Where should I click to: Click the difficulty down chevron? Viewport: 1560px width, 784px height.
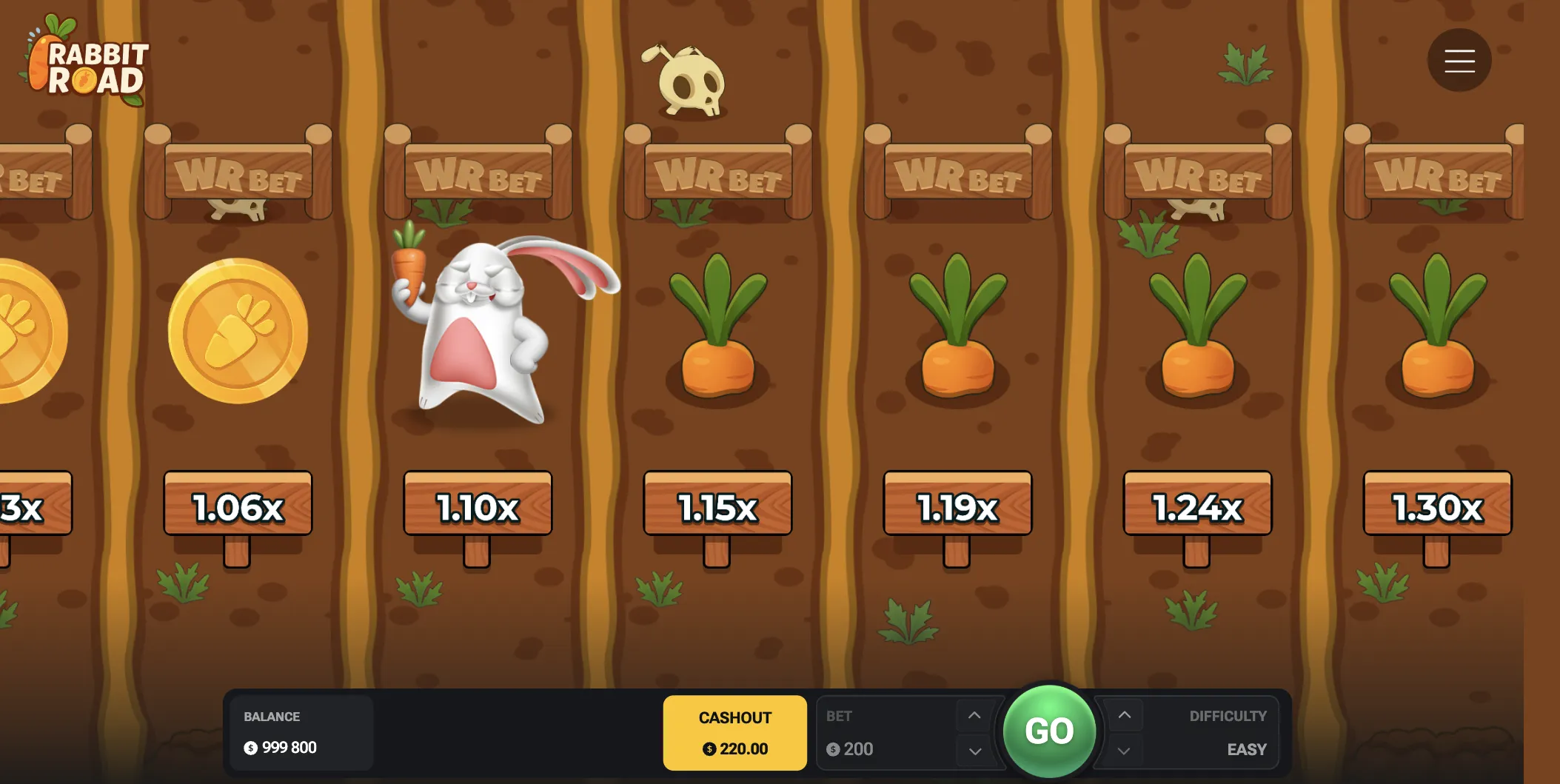pyautogui.click(x=1124, y=750)
